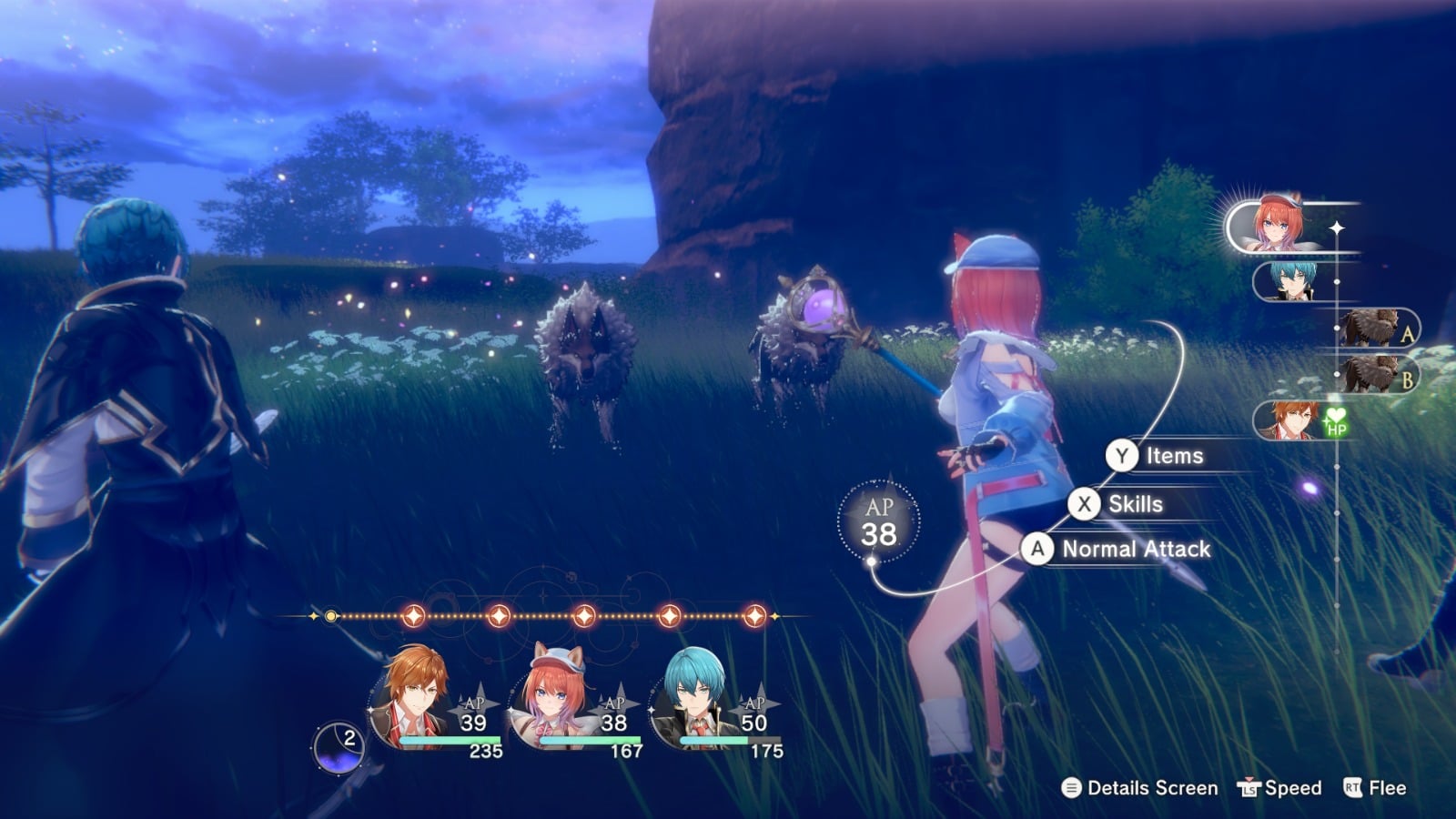Click enemy B in turn order

(1377, 373)
